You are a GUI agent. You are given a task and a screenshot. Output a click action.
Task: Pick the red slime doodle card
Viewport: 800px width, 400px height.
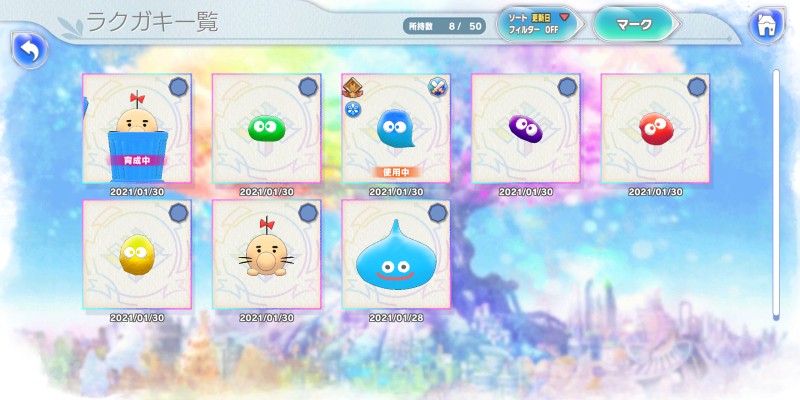coord(655,128)
